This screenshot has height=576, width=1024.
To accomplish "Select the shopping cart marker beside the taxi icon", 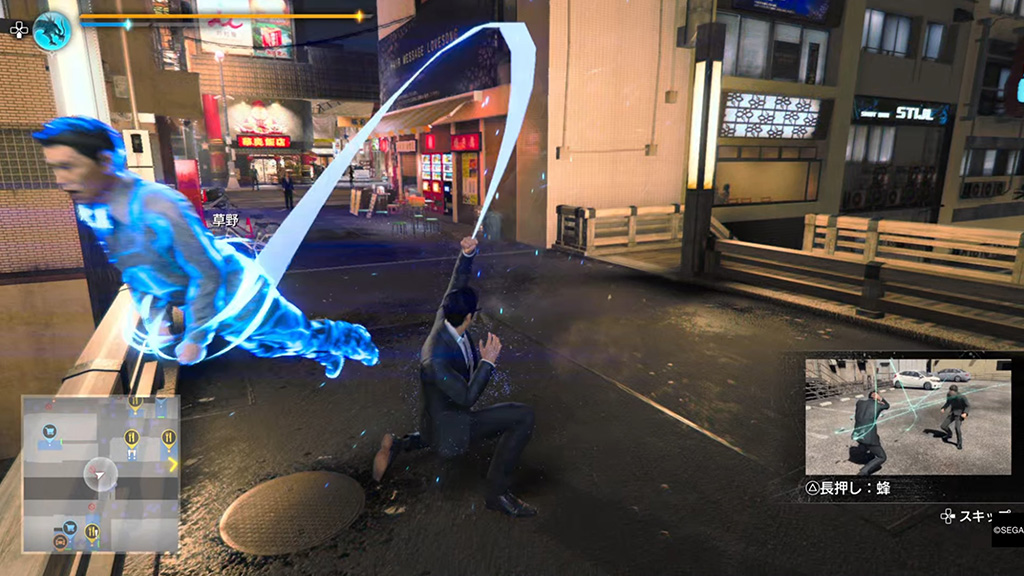I will (x=70, y=528).
